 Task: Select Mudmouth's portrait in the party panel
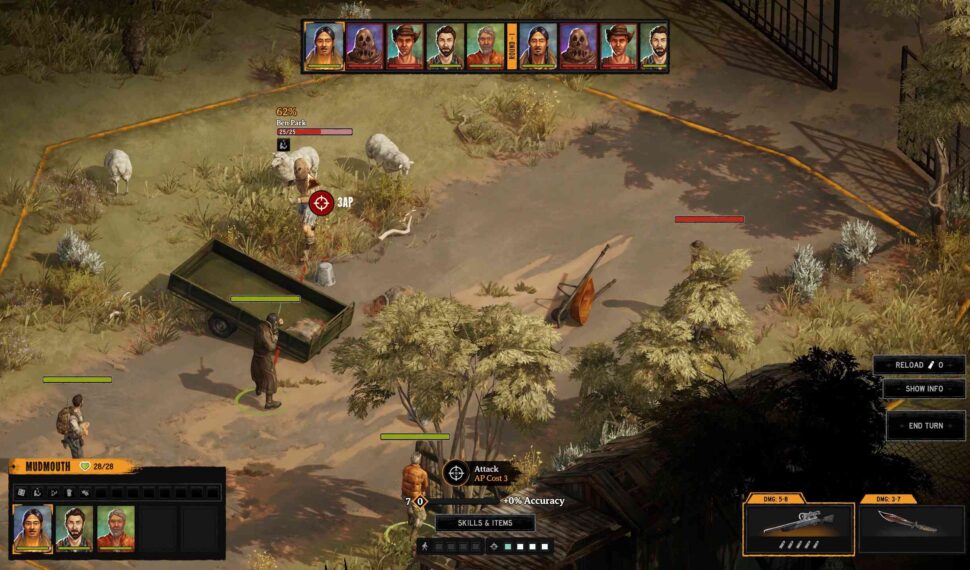pyautogui.click(x=32, y=528)
